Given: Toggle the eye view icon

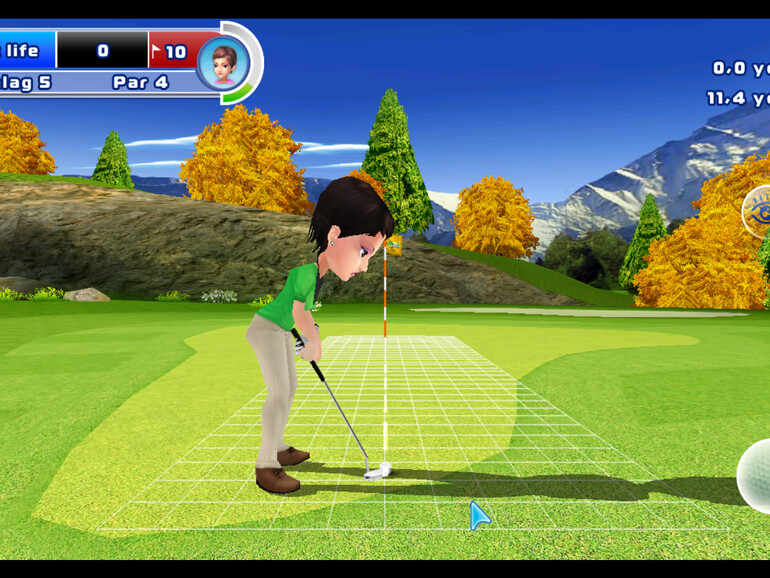Looking at the screenshot, I should point(758,212).
